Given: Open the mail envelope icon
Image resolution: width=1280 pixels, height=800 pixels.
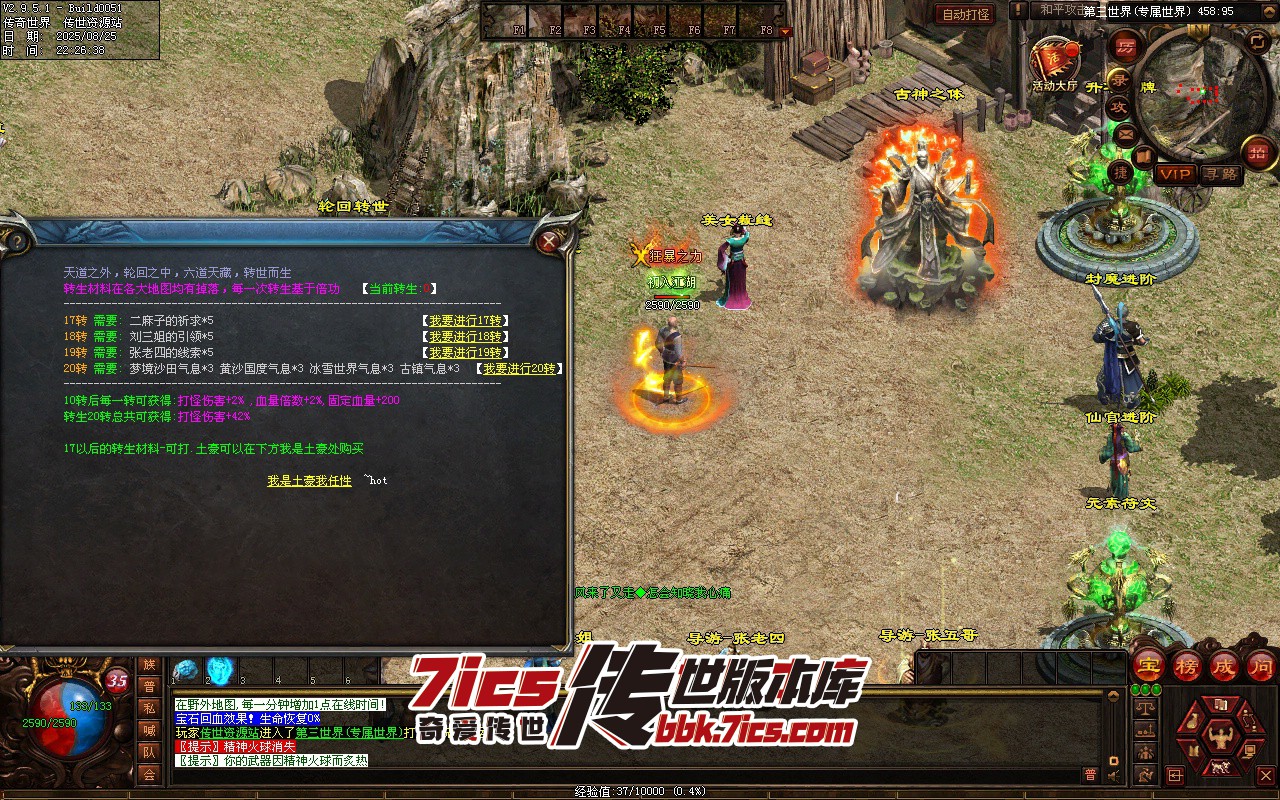Looking at the screenshot, I should [x=1125, y=133].
